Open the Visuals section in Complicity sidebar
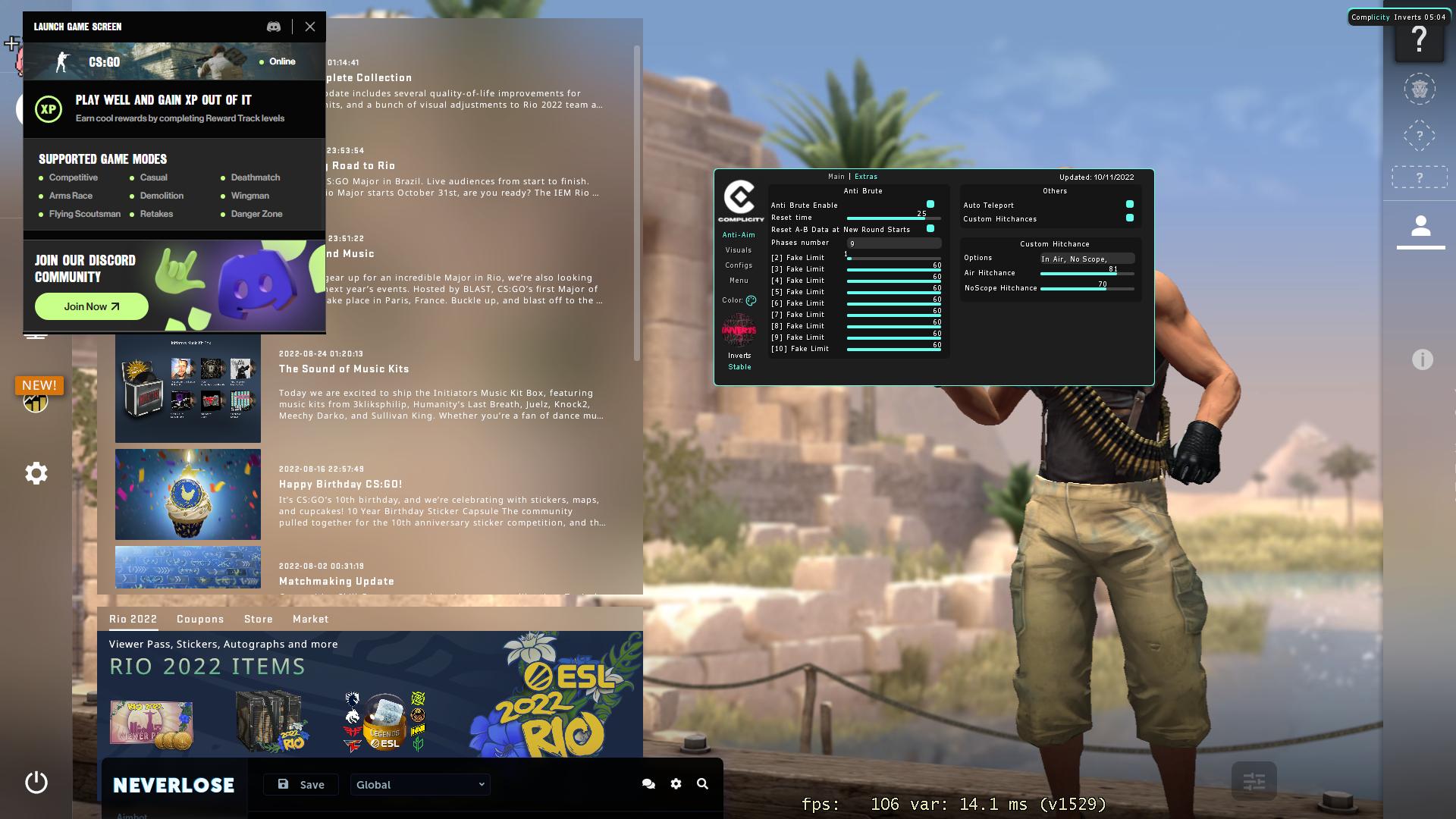The image size is (1456, 819). pyautogui.click(x=738, y=249)
